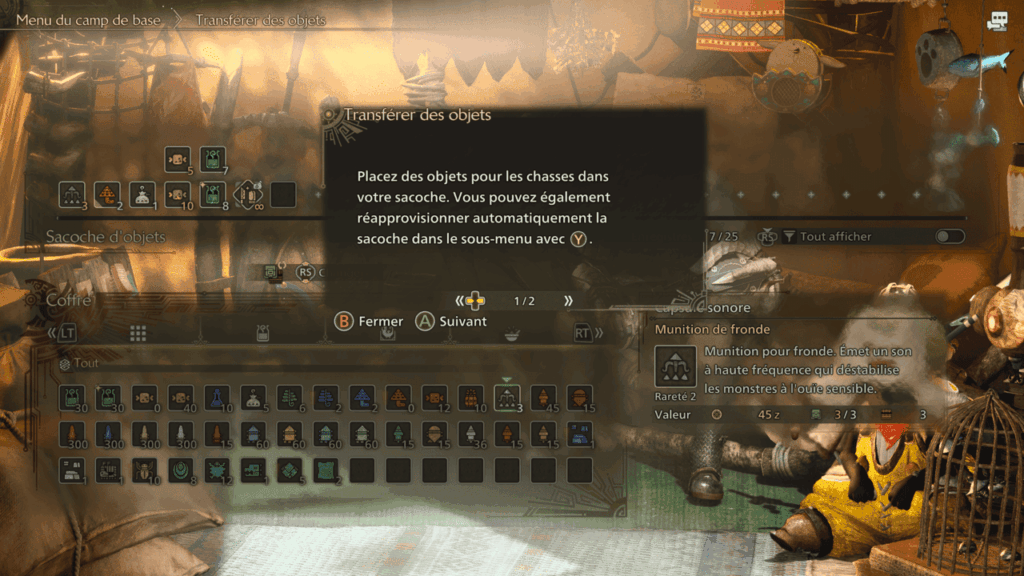
Task: Open the chat notification icon in corner
Action: (x=997, y=21)
